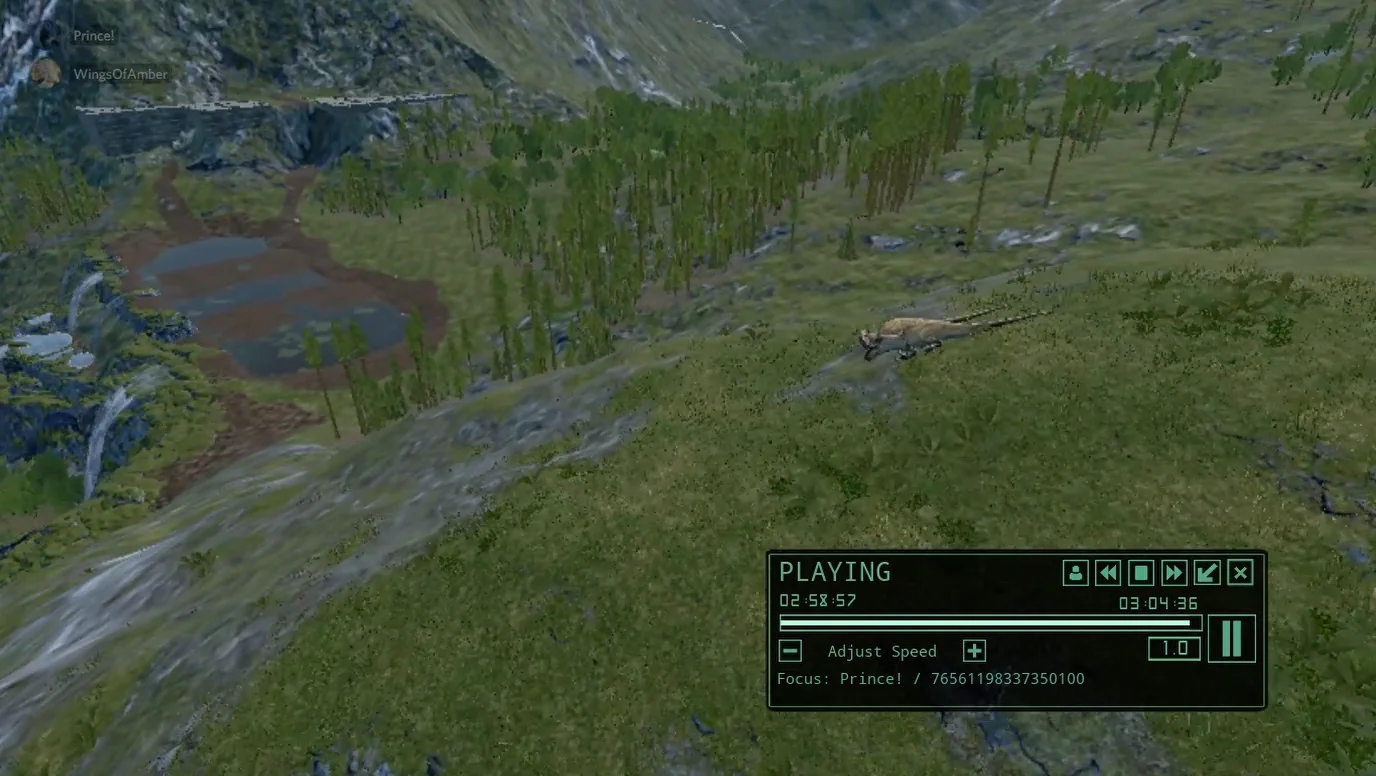The height and width of the screenshot is (776, 1376).
Task: Rewind the replay
Action: (1108, 573)
